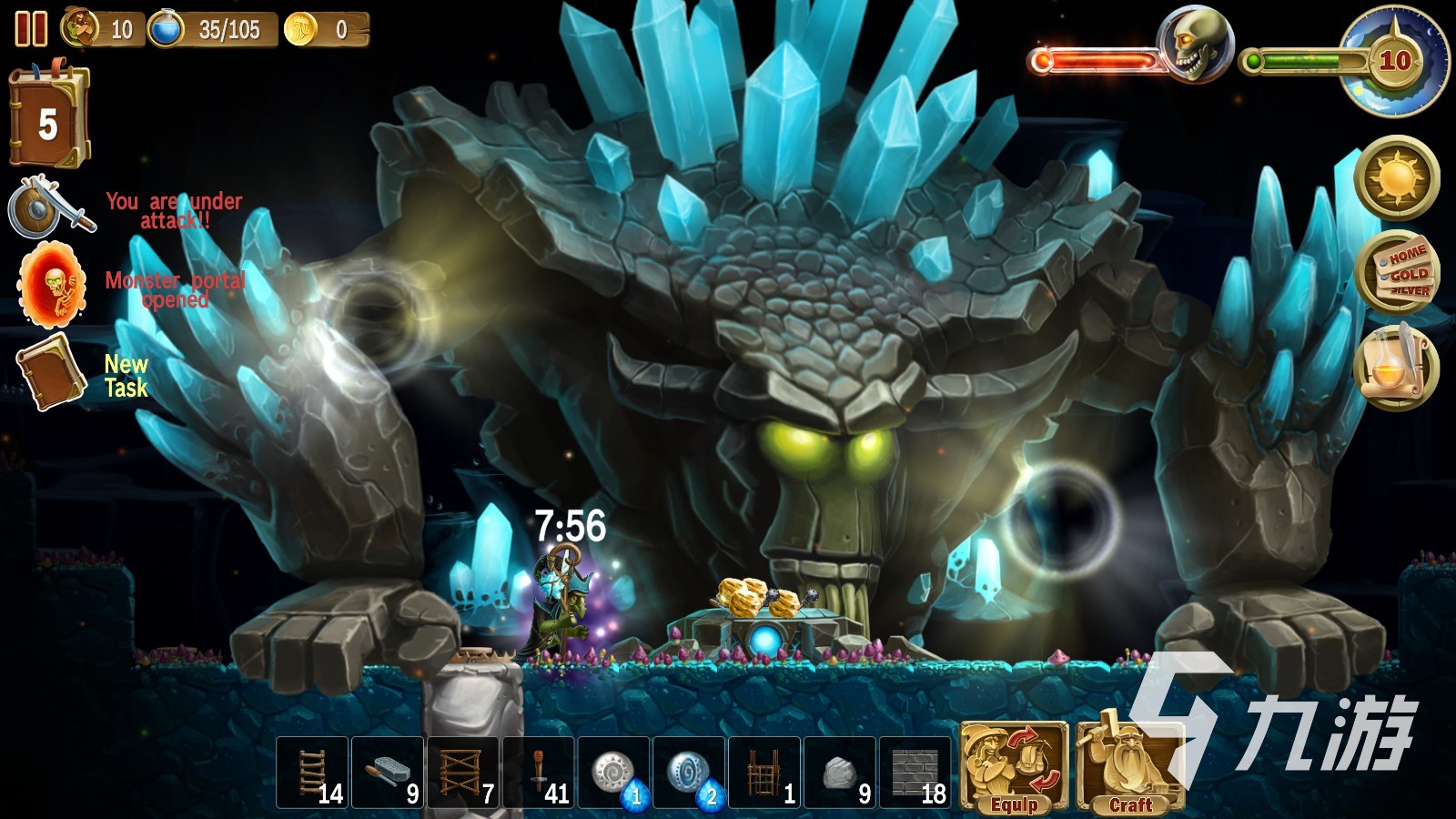1456x819 pixels.
Task: Open the New Task book
Action: click(x=53, y=372)
